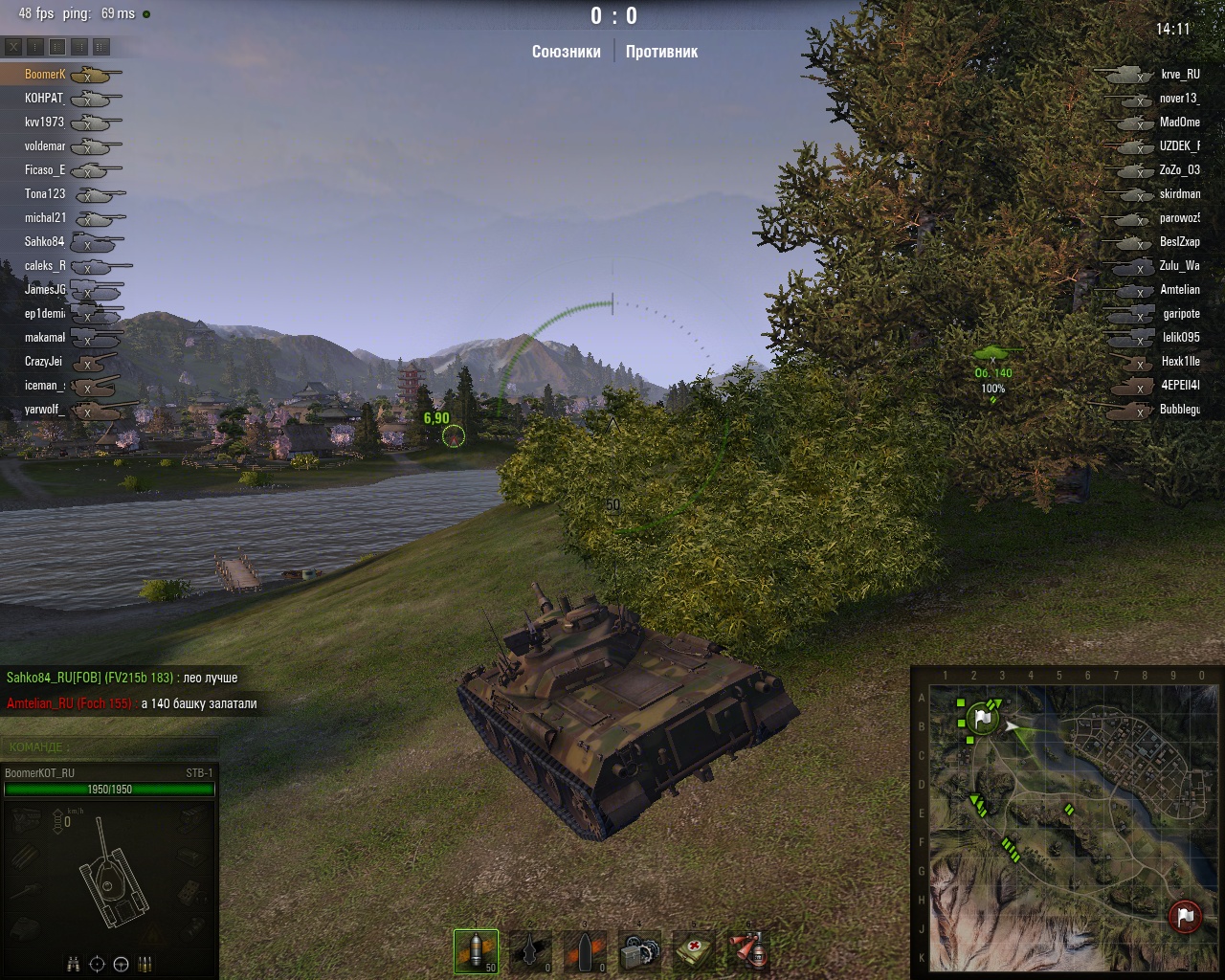Screen dimensions: 1225x980
Task: Select the third shell slot with zero rounds
Action: pyautogui.click(x=585, y=950)
